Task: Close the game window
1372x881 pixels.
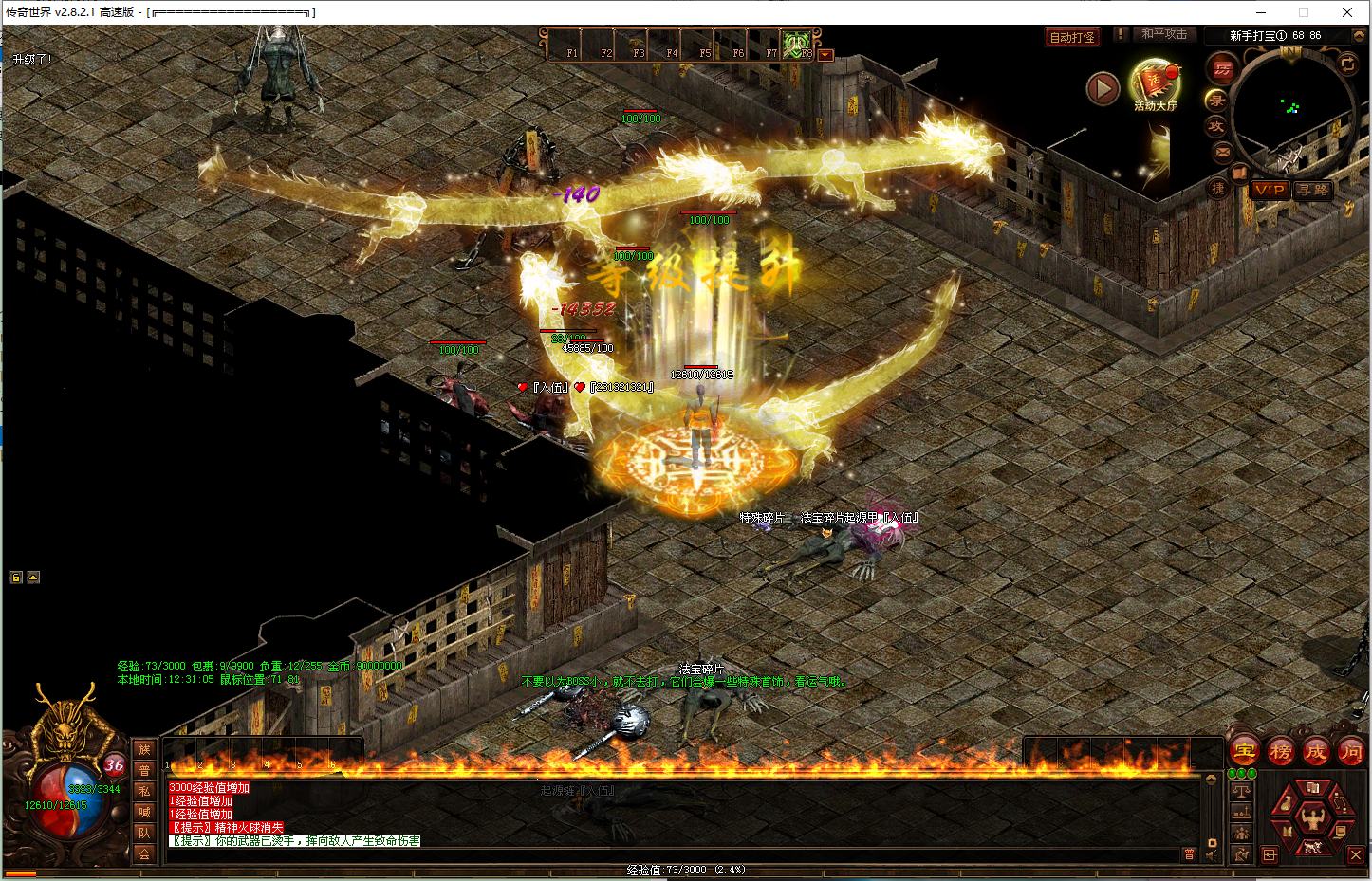Action: point(1347,12)
